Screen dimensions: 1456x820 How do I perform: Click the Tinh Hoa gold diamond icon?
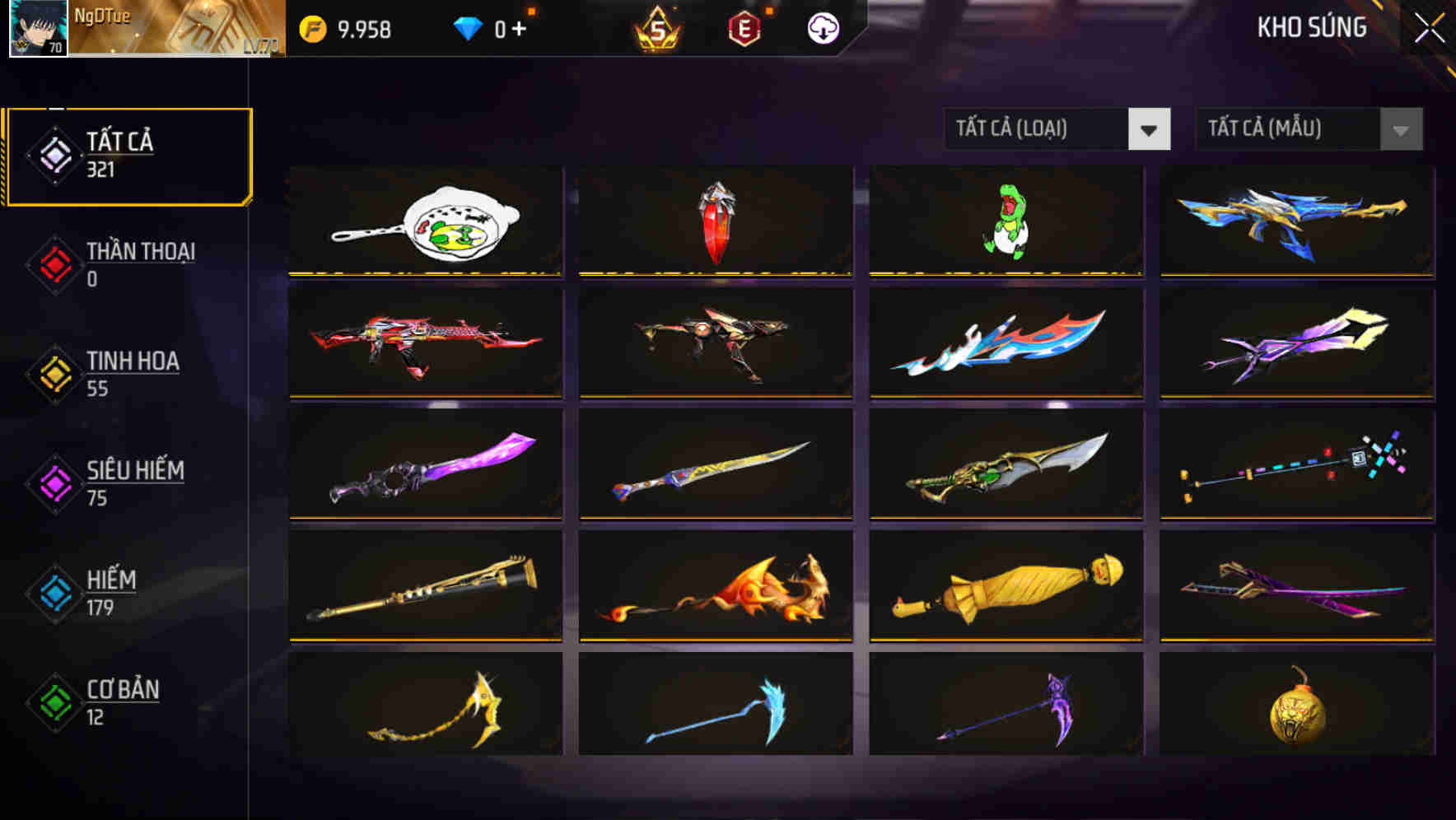point(52,373)
